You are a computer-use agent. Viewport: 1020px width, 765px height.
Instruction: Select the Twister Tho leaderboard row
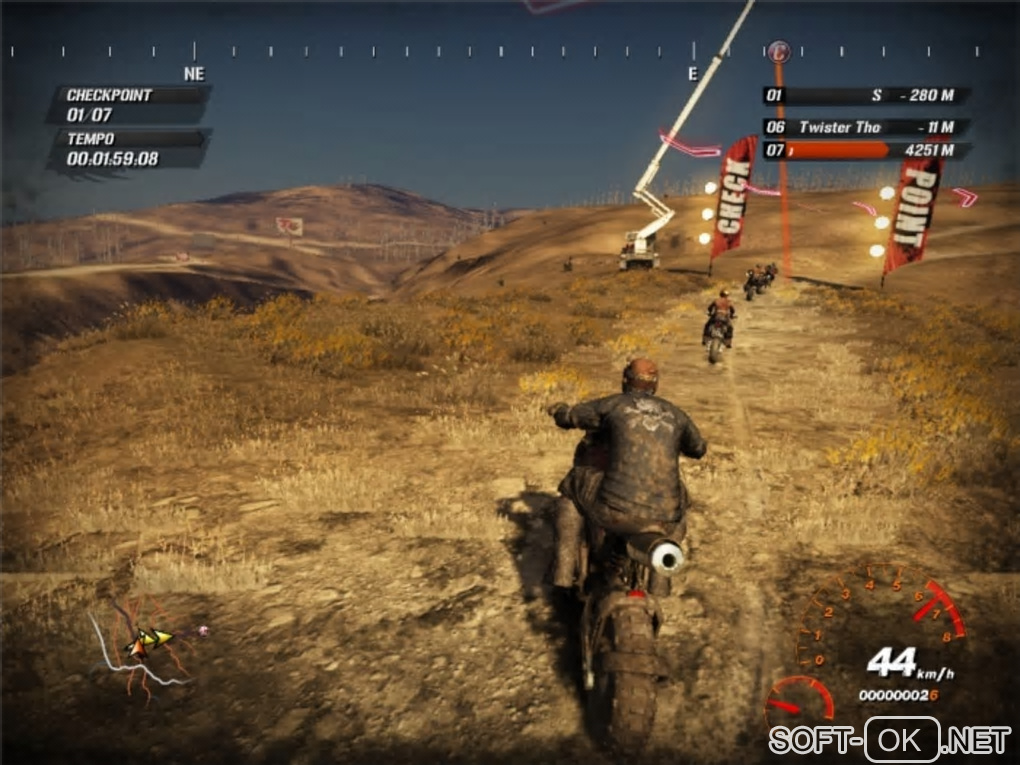pyautogui.click(x=866, y=127)
